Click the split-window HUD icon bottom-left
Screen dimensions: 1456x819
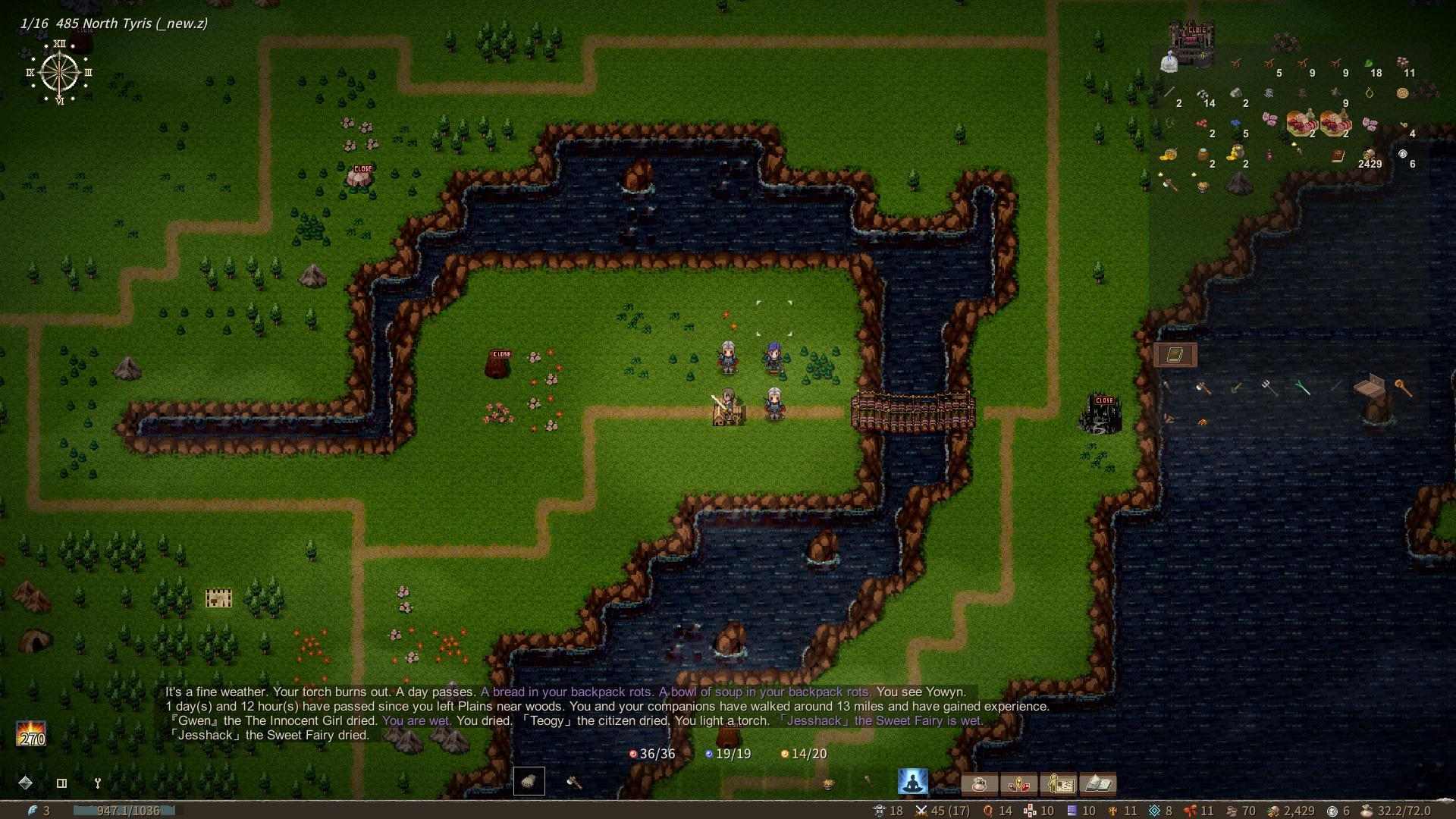(x=61, y=783)
